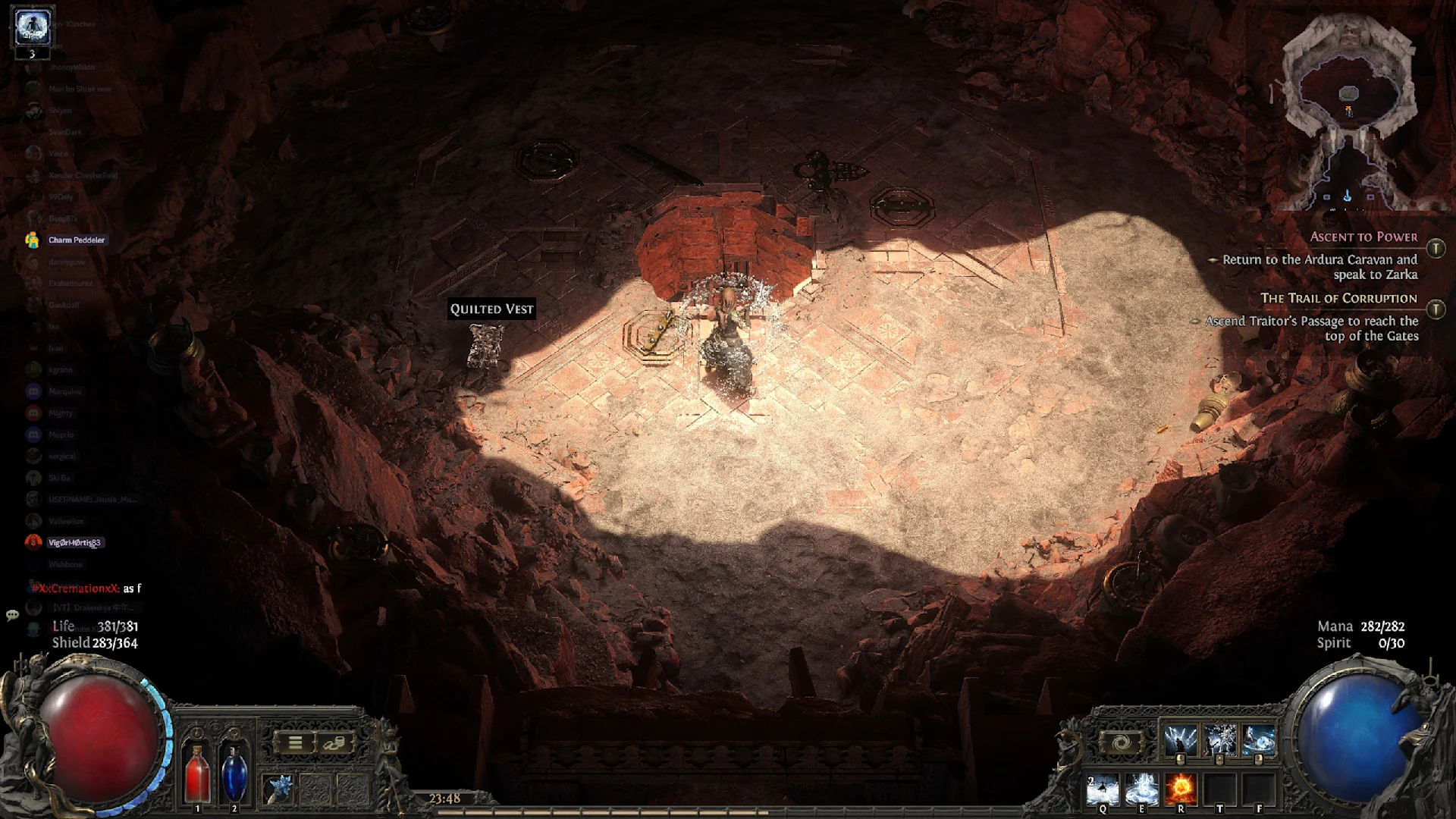Activate the frost orb skill icon
Viewport: 1456px width, 819px height.
tap(1259, 740)
